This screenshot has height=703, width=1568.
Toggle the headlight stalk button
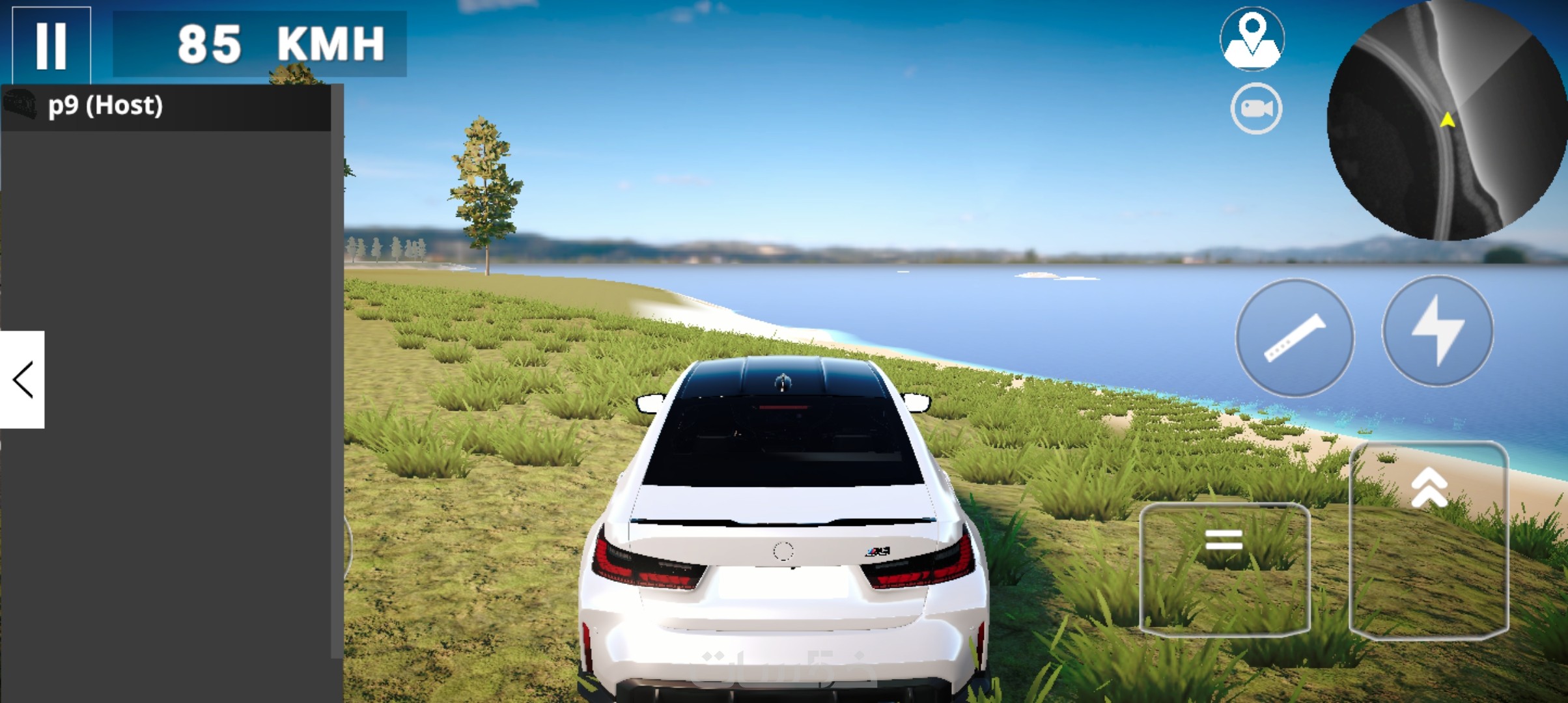click(x=1295, y=338)
